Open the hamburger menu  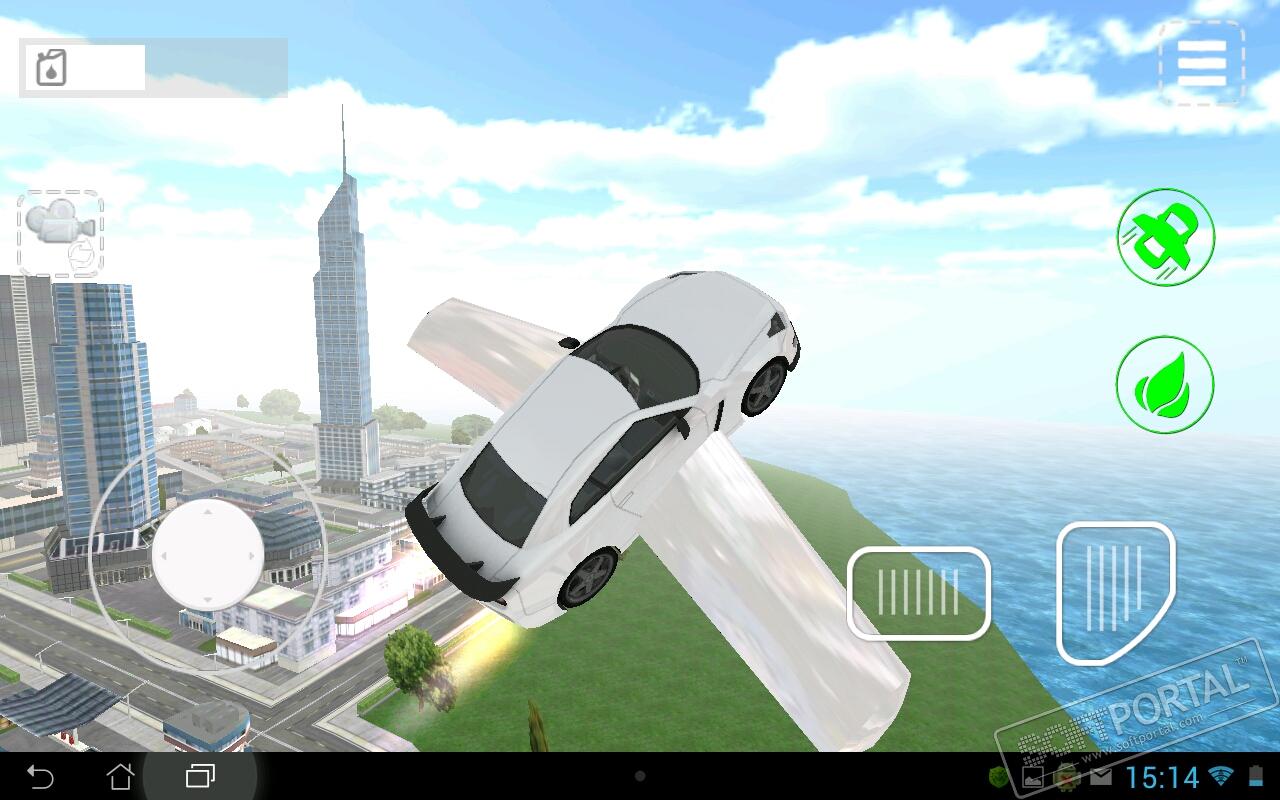(1201, 63)
